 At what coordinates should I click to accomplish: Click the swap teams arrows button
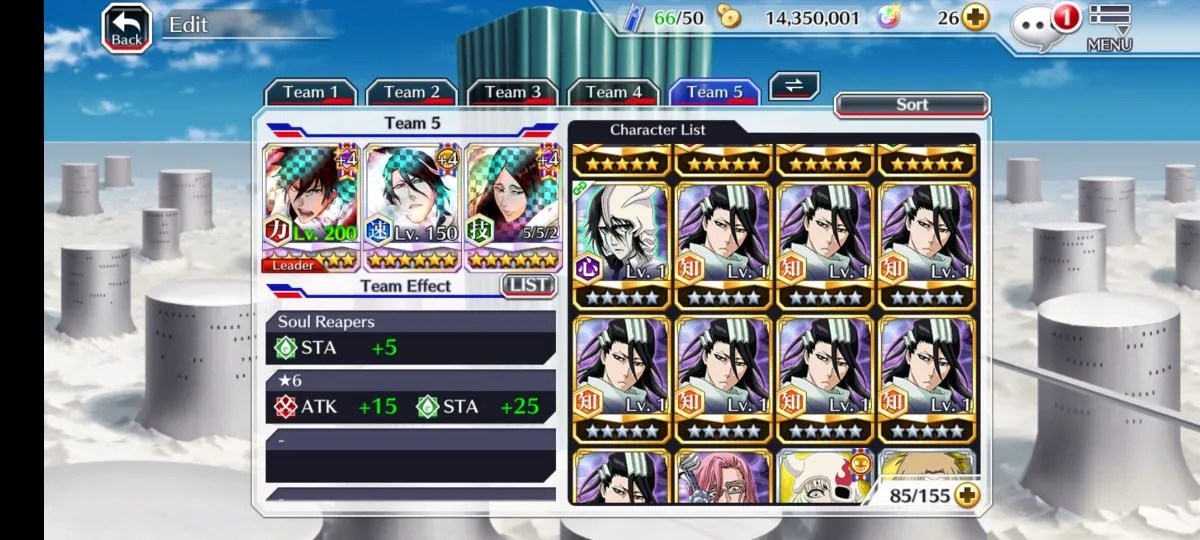[794, 86]
